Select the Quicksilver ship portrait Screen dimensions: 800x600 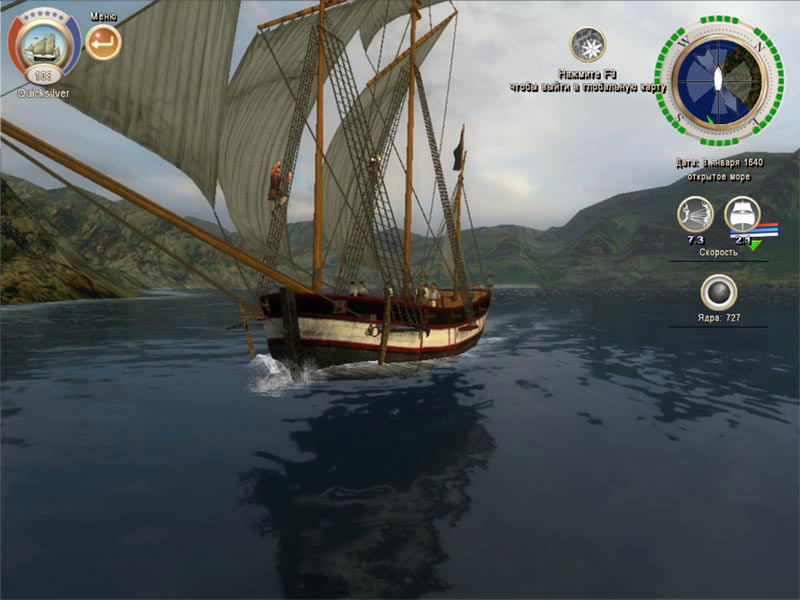click(x=44, y=45)
